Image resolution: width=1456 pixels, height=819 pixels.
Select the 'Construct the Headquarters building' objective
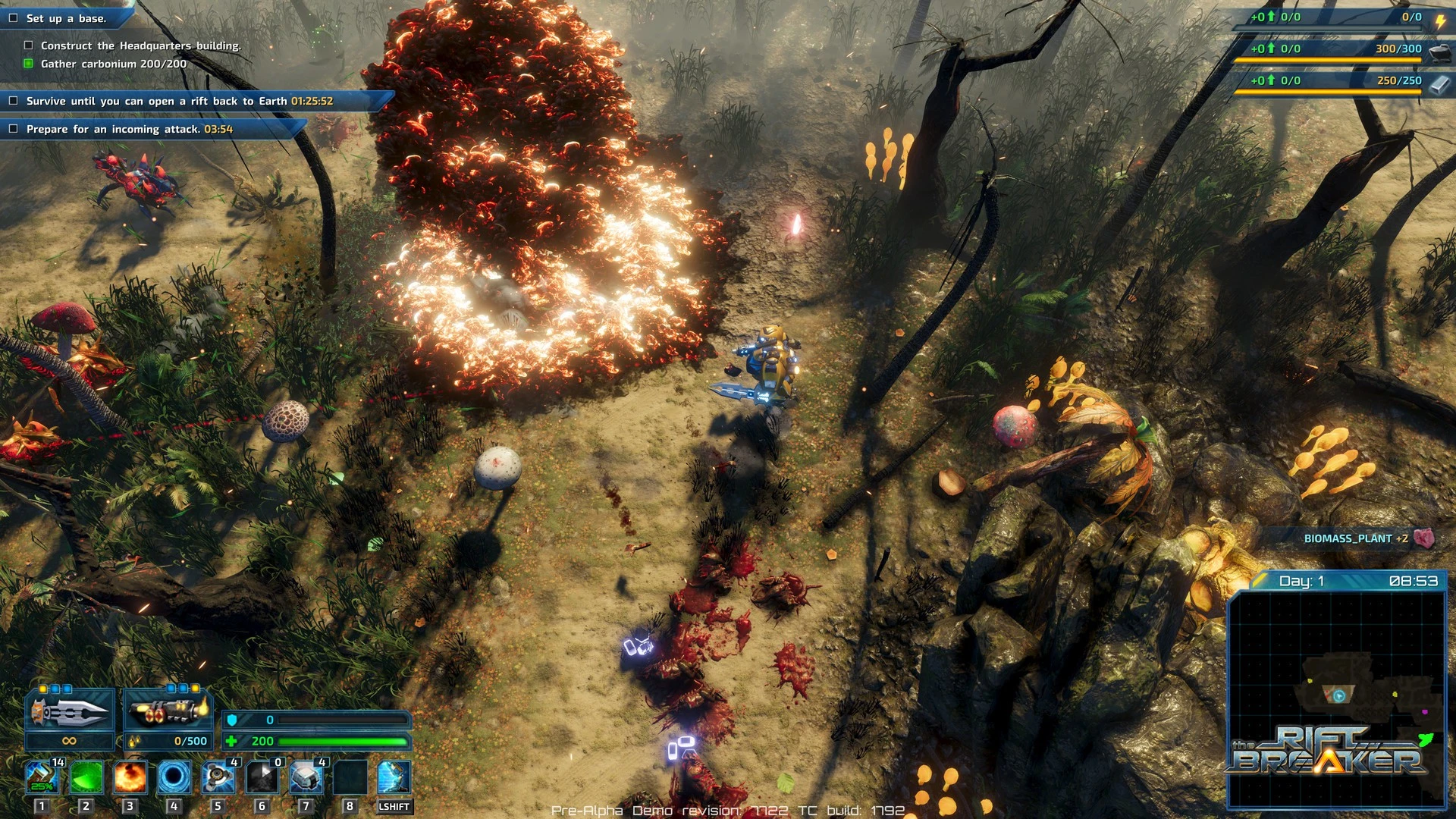point(140,45)
